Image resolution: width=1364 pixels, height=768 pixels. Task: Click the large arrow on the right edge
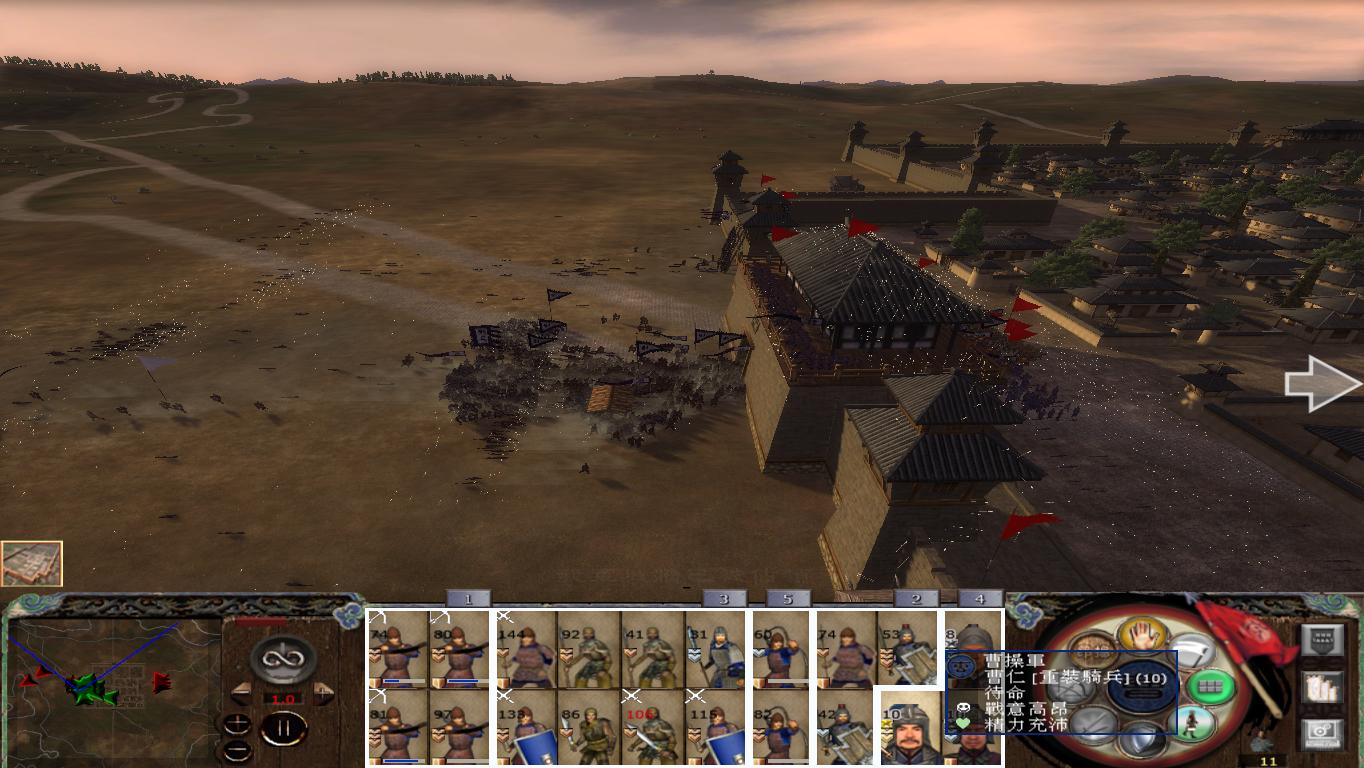point(1320,385)
